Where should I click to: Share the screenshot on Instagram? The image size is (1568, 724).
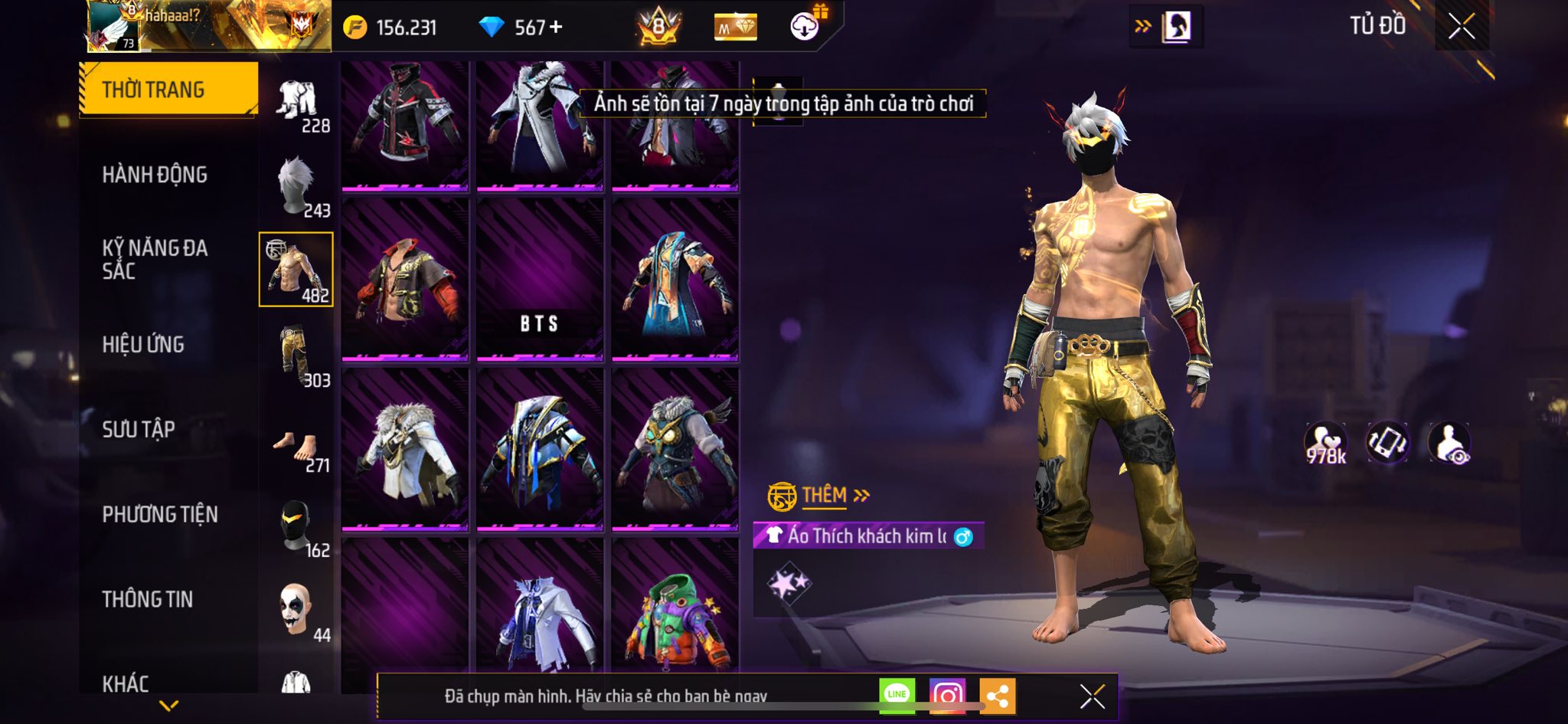coord(947,695)
